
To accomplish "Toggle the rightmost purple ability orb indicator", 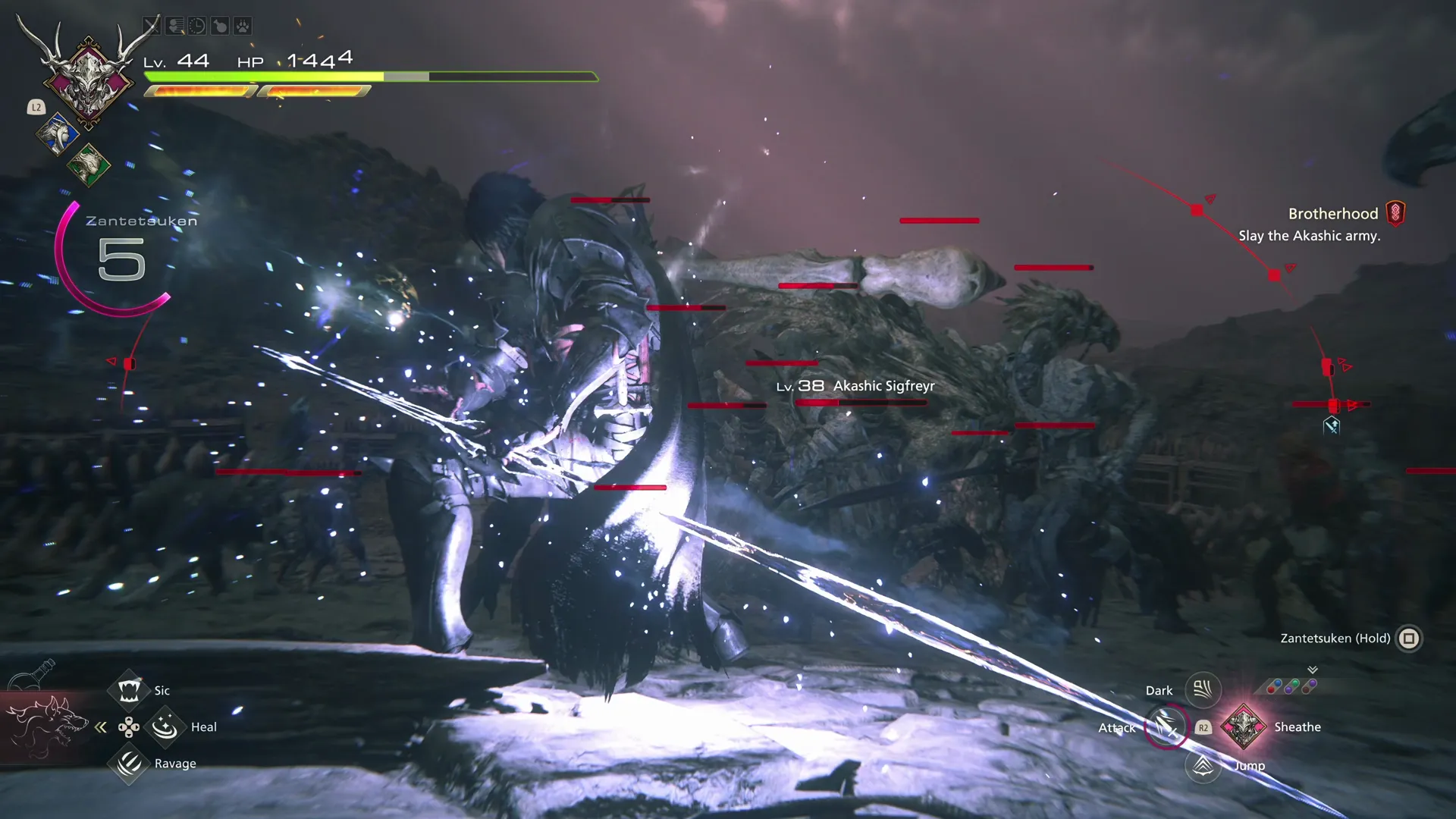I will click(1309, 687).
